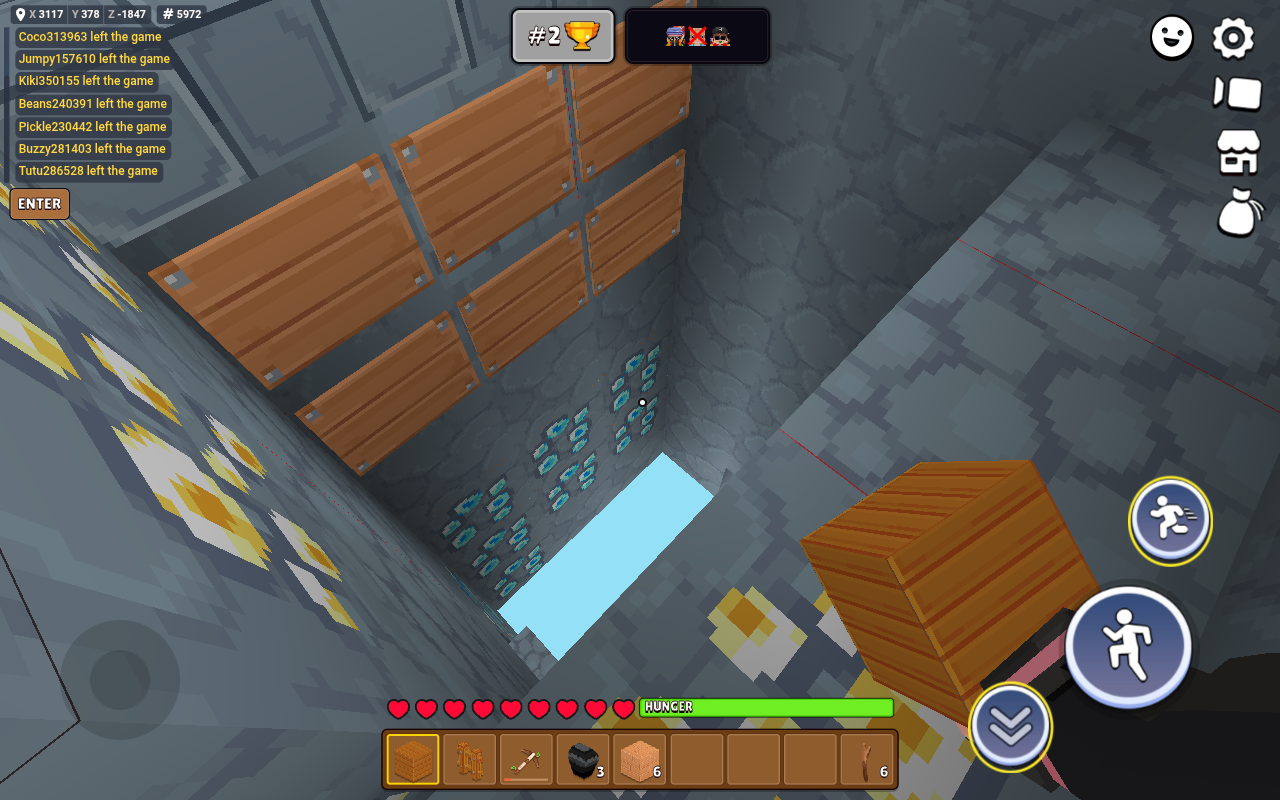Toggle the camera view icon
Image resolution: width=1280 pixels, height=800 pixels.
1238,94
